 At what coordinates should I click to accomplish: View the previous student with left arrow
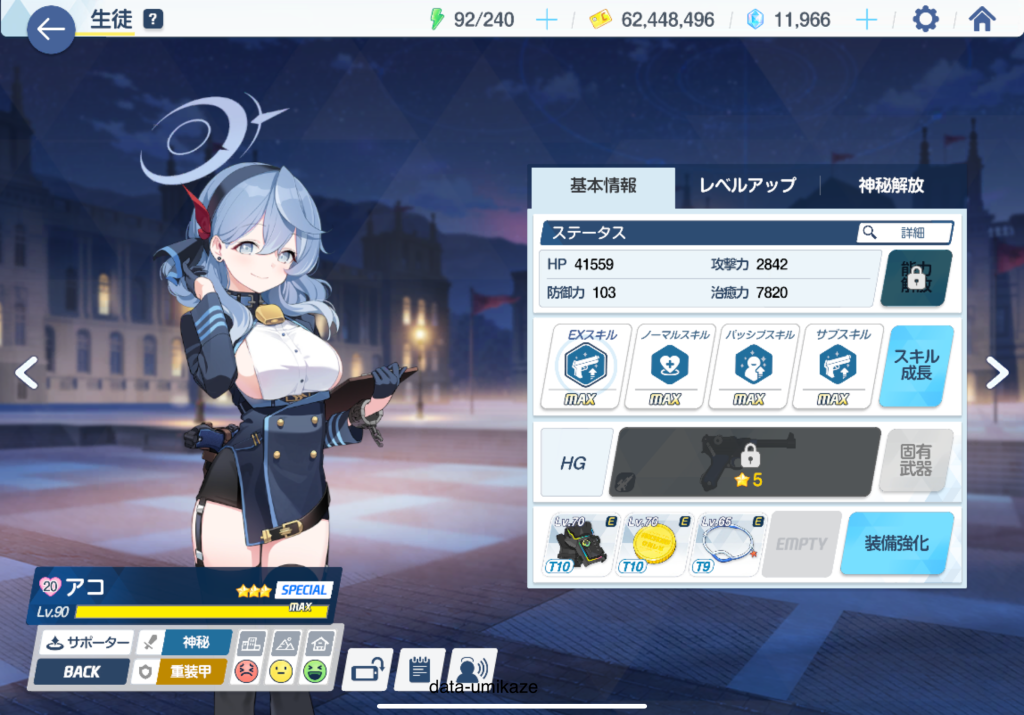tap(27, 373)
